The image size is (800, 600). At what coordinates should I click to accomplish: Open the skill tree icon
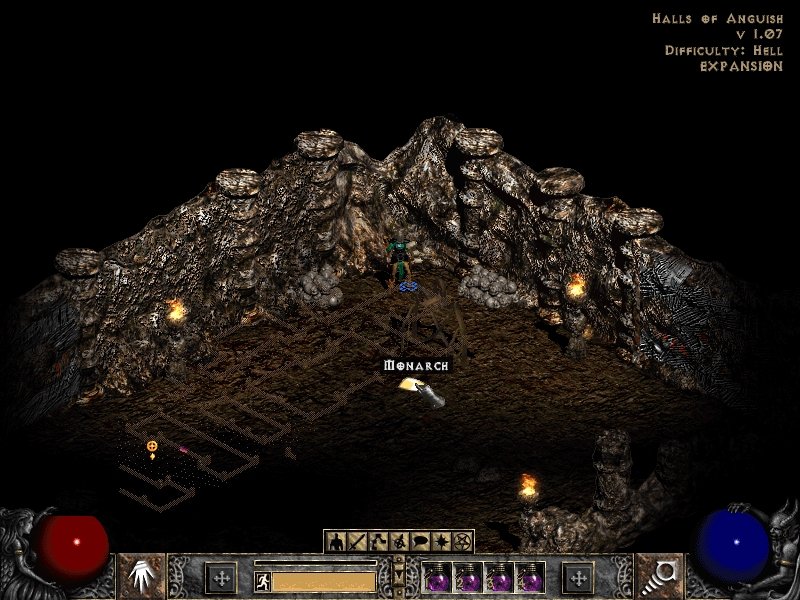point(378,542)
